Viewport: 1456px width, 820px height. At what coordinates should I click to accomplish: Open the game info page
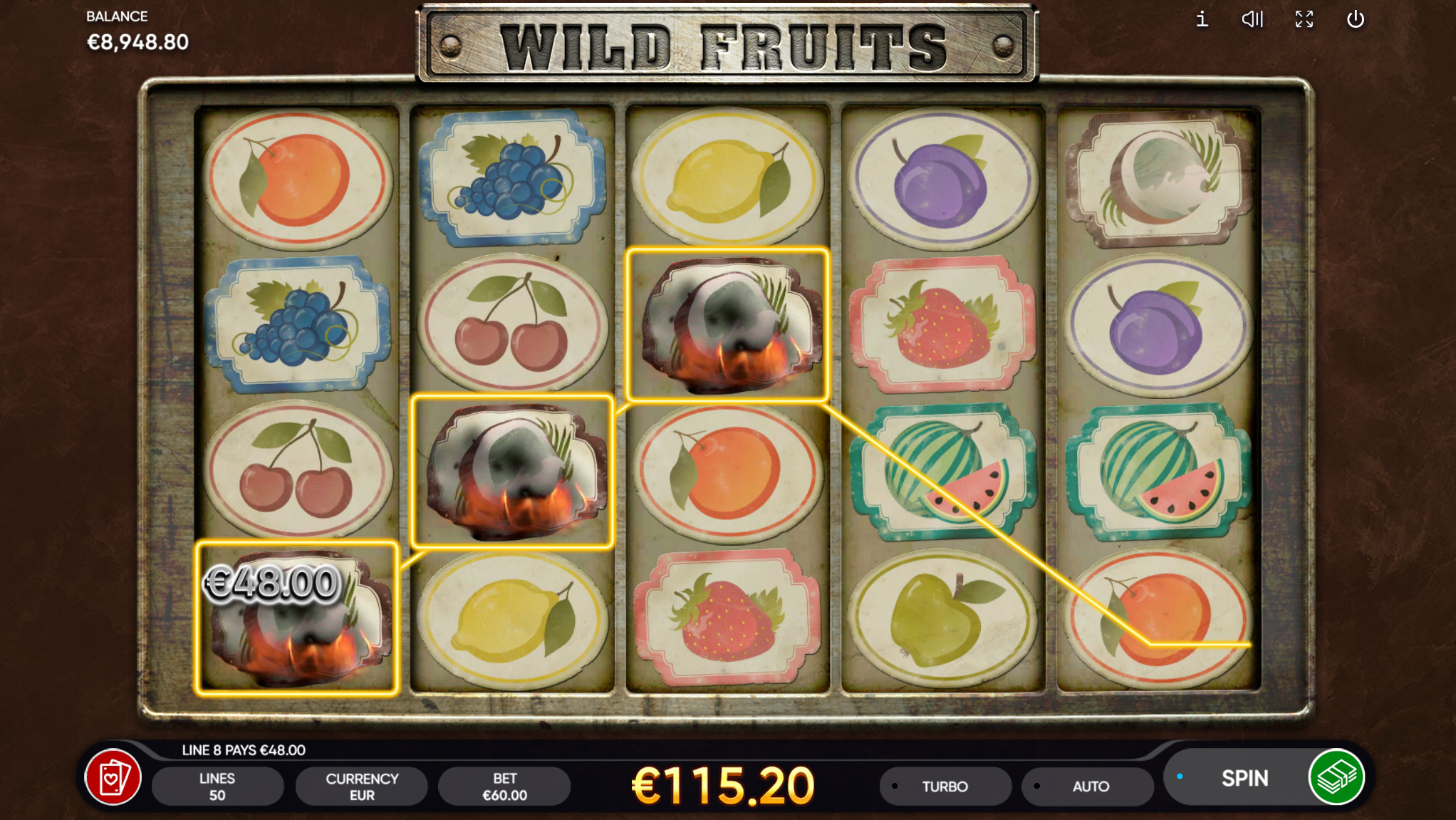click(x=1202, y=19)
